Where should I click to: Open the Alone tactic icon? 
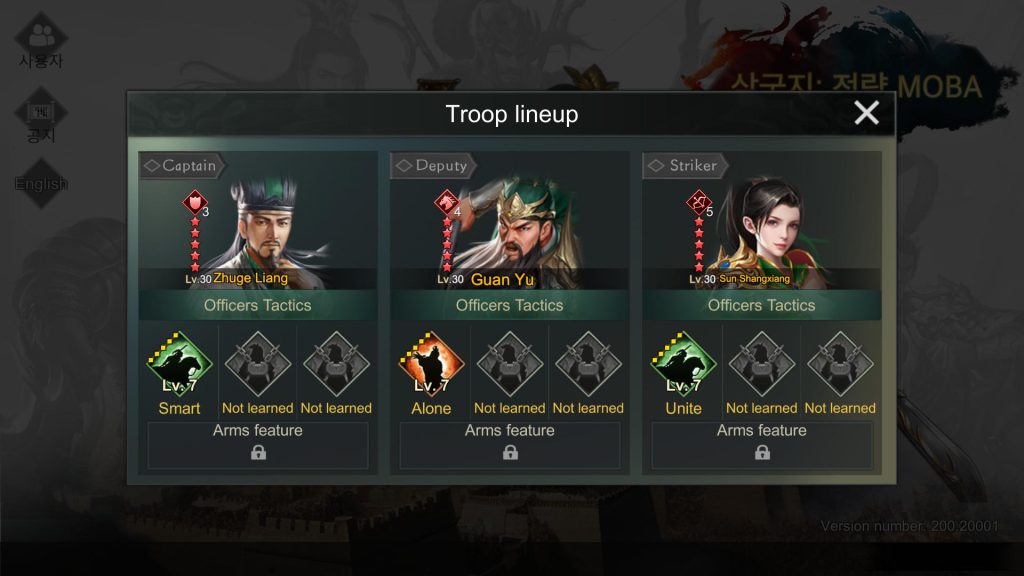[431, 365]
